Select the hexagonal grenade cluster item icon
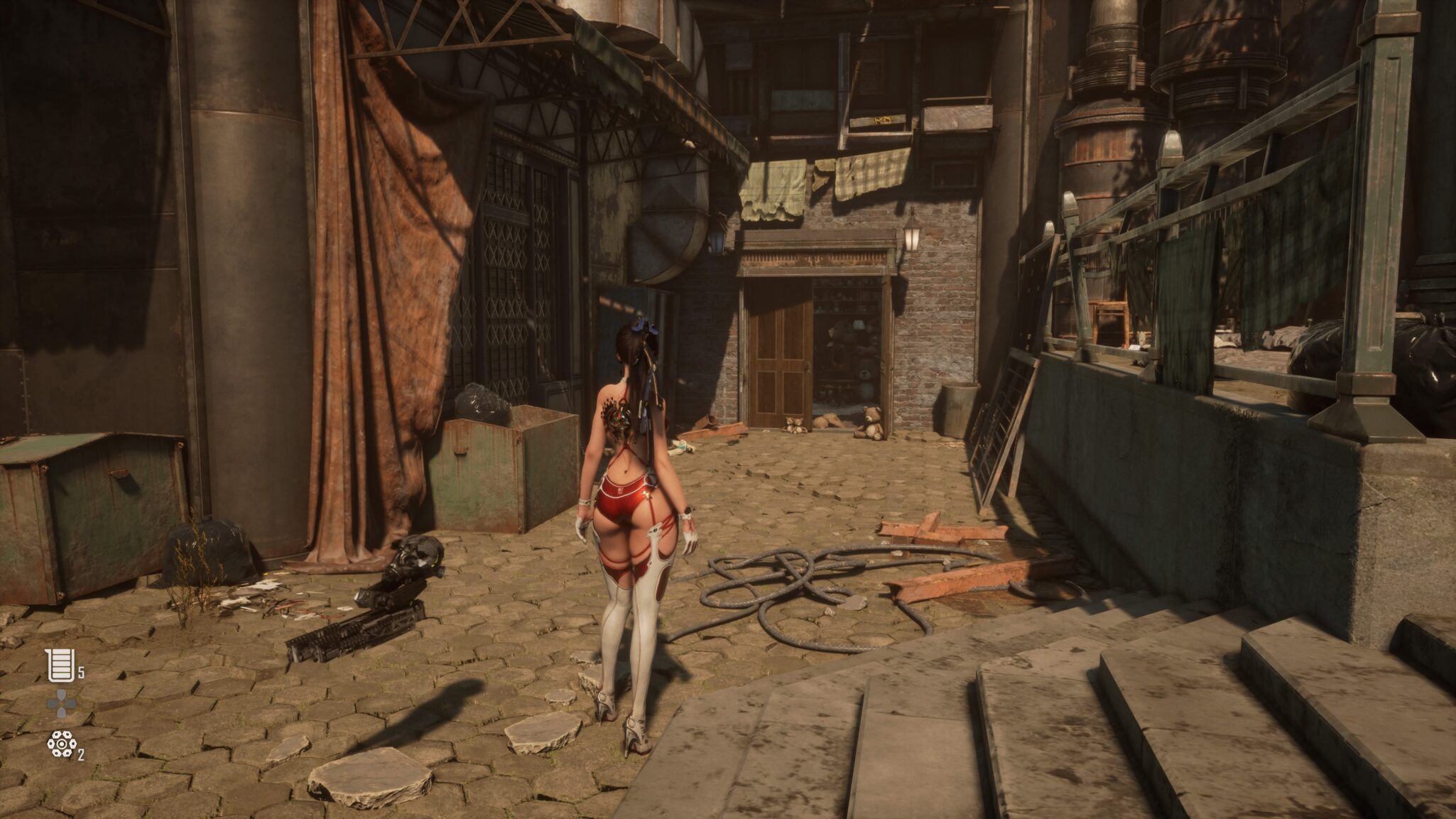Viewport: 1456px width, 819px height. (x=61, y=744)
